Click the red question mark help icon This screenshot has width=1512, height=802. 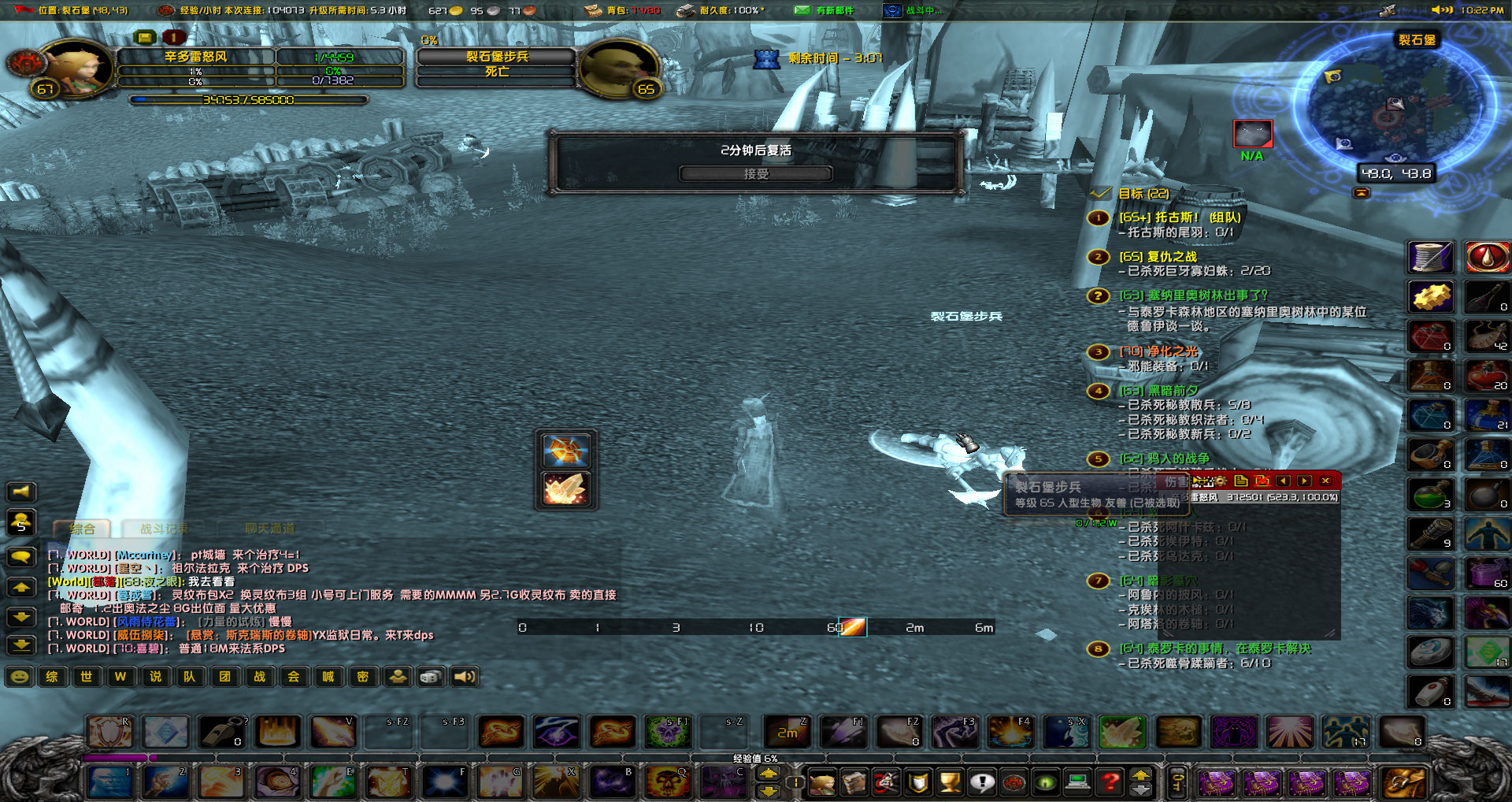[x=1111, y=783]
